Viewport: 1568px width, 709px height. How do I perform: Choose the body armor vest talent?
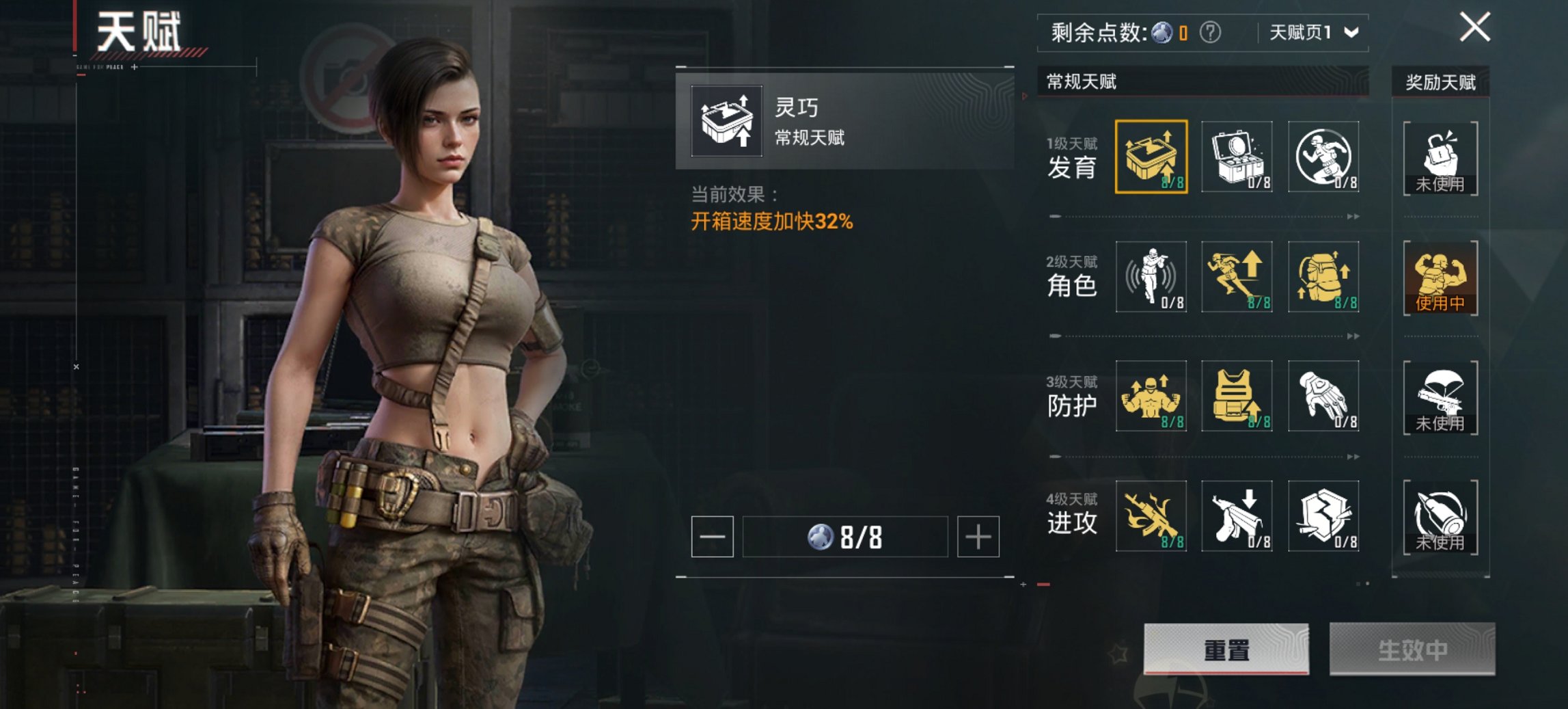(1237, 396)
